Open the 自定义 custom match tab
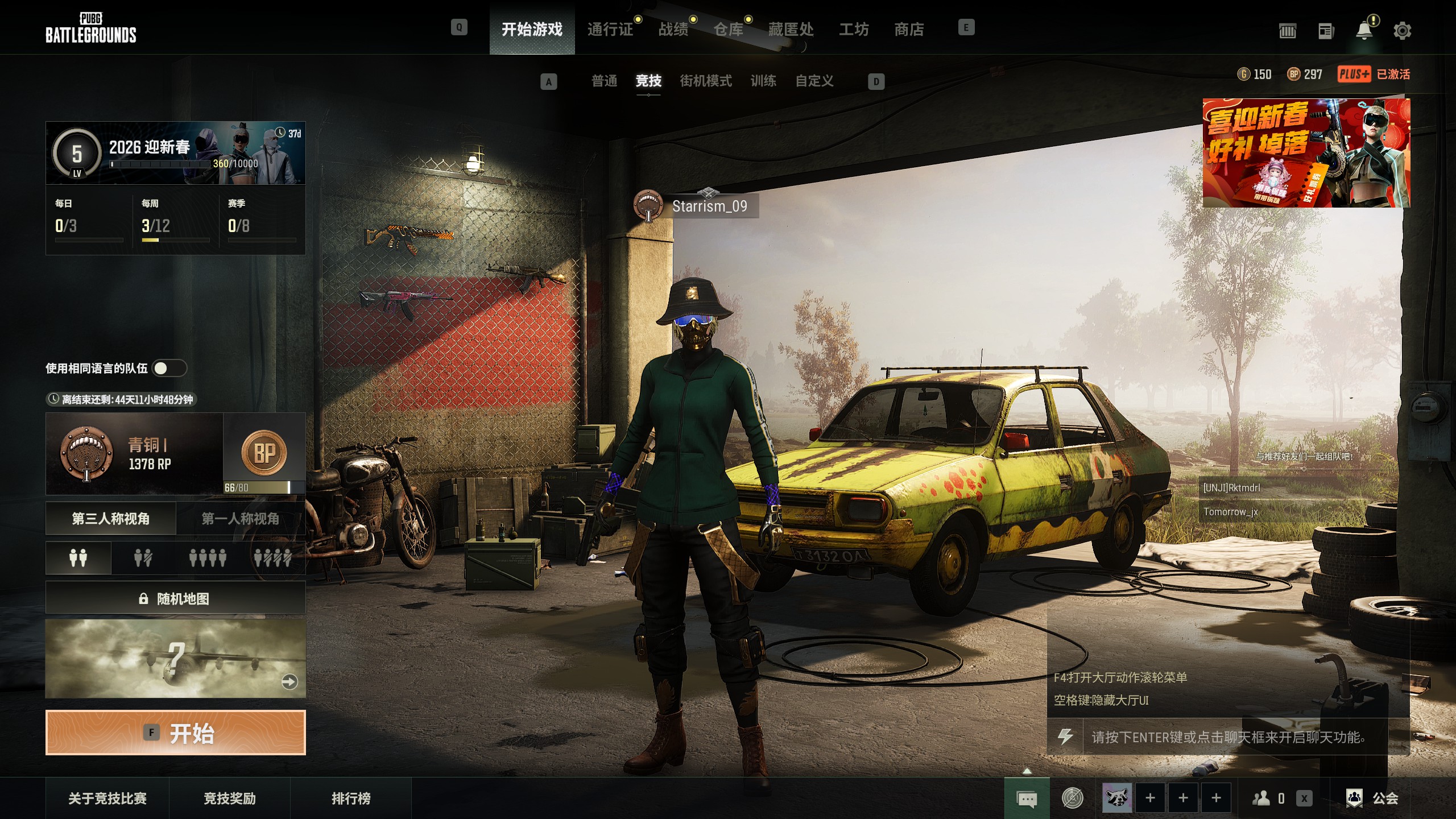Screen dimensions: 1456x819 point(814,81)
